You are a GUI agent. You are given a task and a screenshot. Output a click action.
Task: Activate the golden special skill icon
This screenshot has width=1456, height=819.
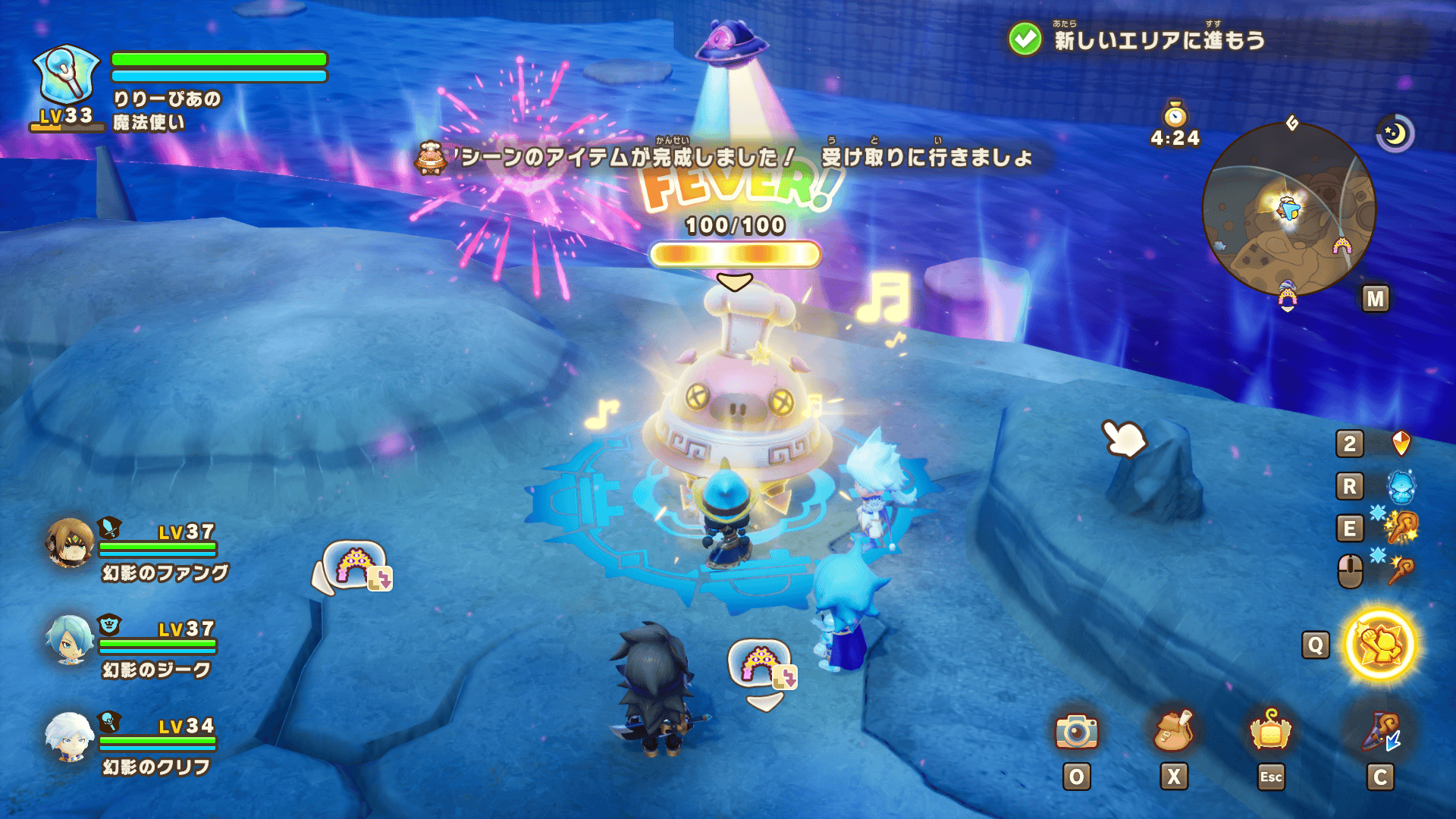(1380, 645)
